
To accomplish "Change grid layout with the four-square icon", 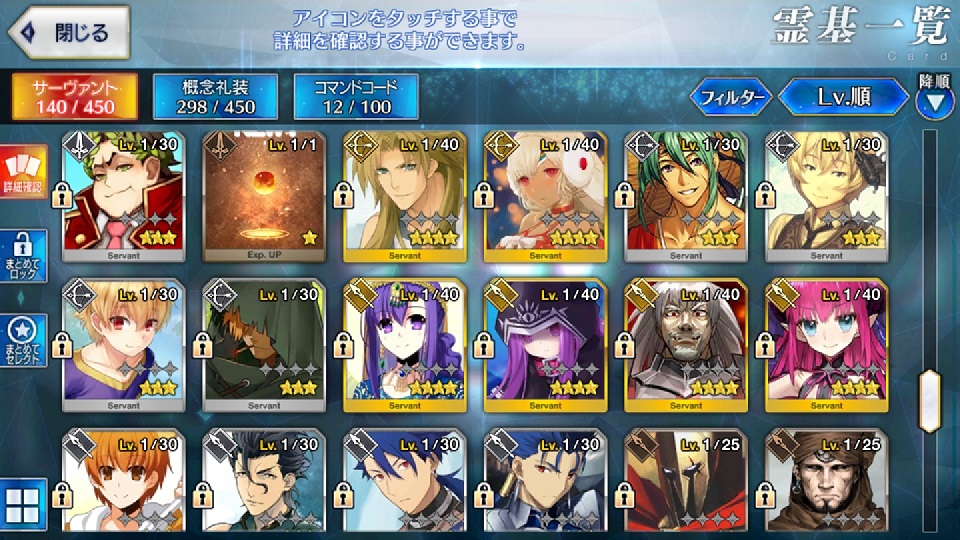I will (22, 506).
